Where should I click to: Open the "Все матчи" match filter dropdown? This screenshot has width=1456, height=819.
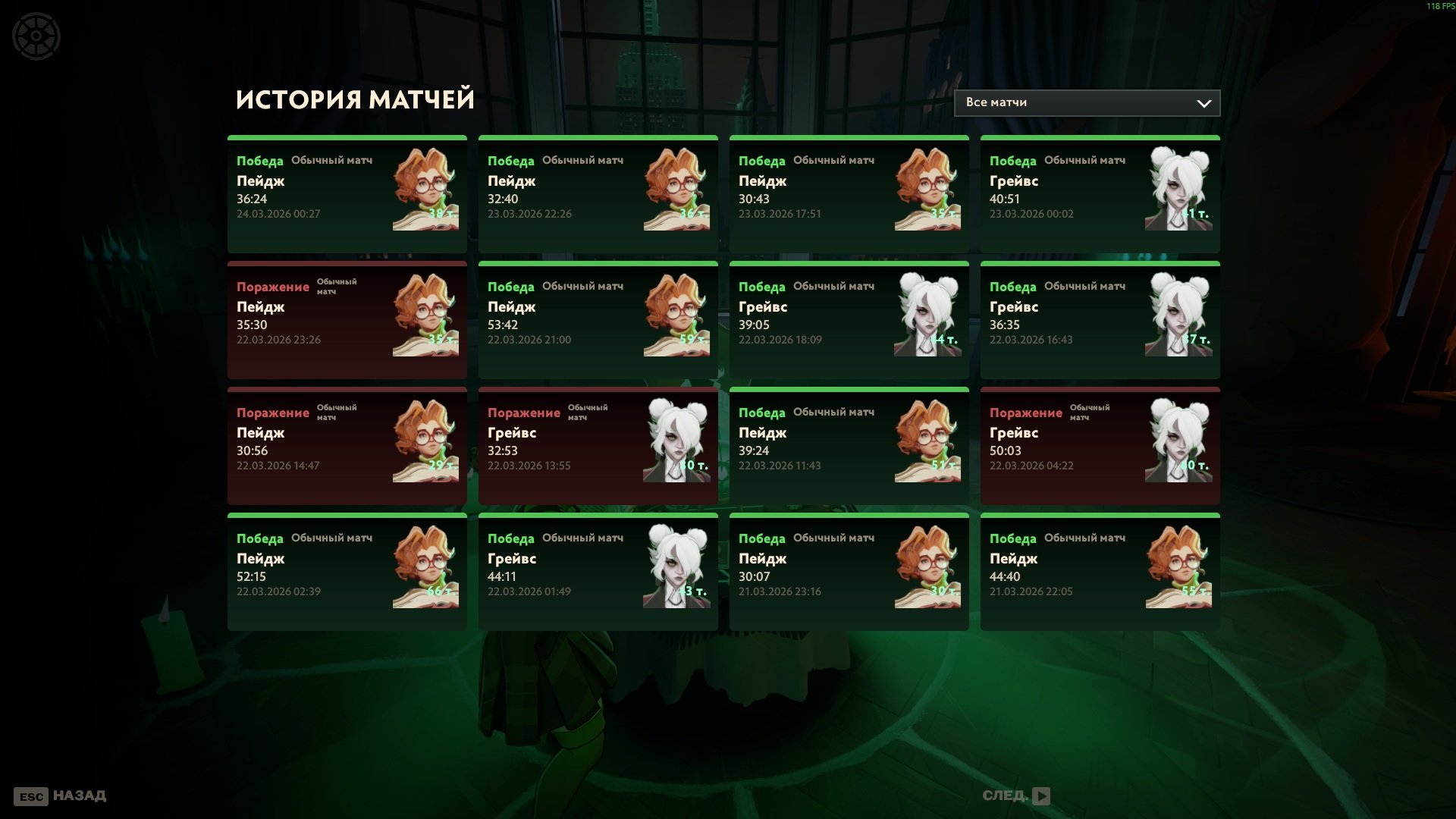pyautogui.click(x=1086, y=103)
